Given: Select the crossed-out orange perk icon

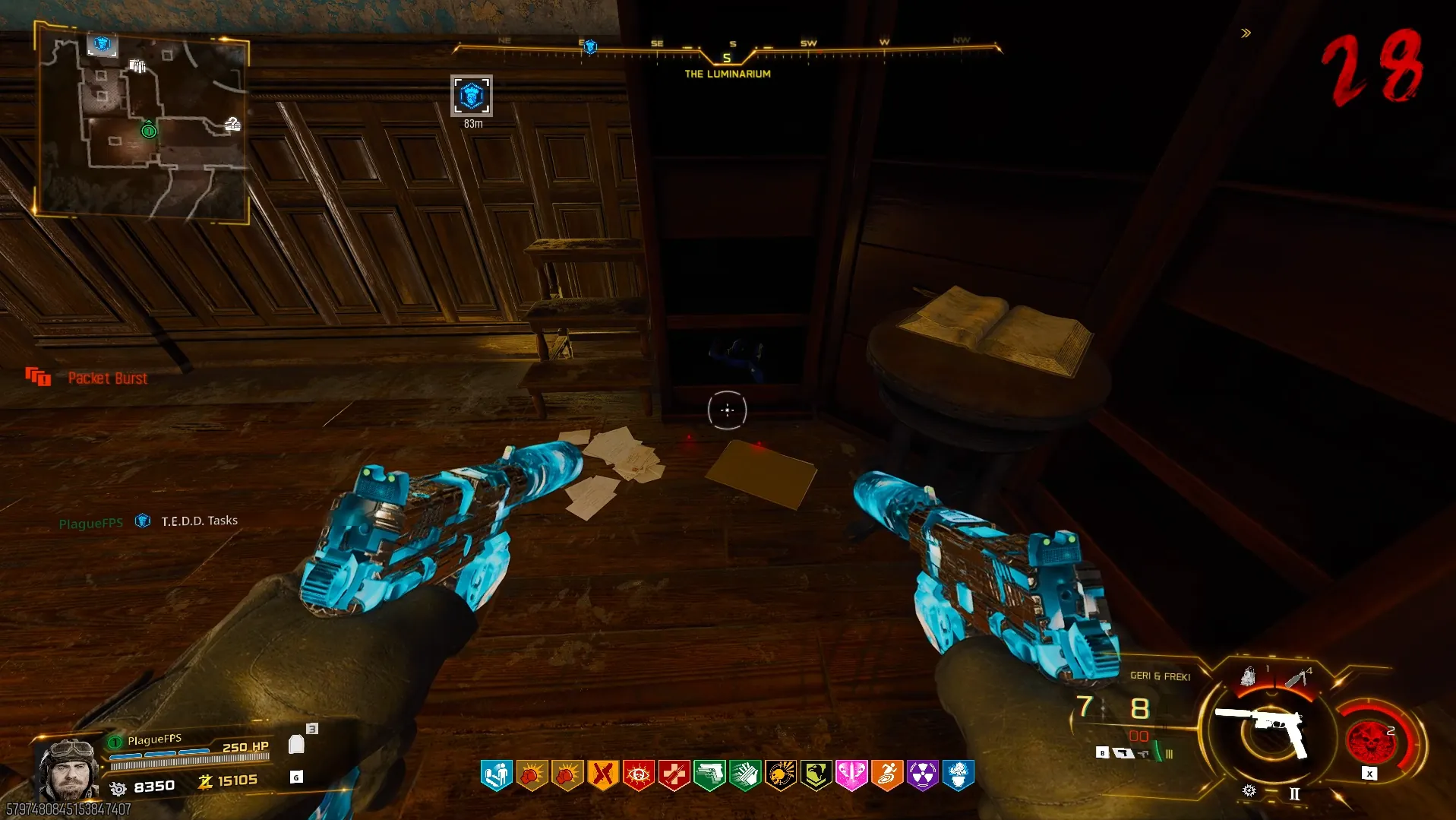Looking at the screenshot, I should click(x=602, y=775).
